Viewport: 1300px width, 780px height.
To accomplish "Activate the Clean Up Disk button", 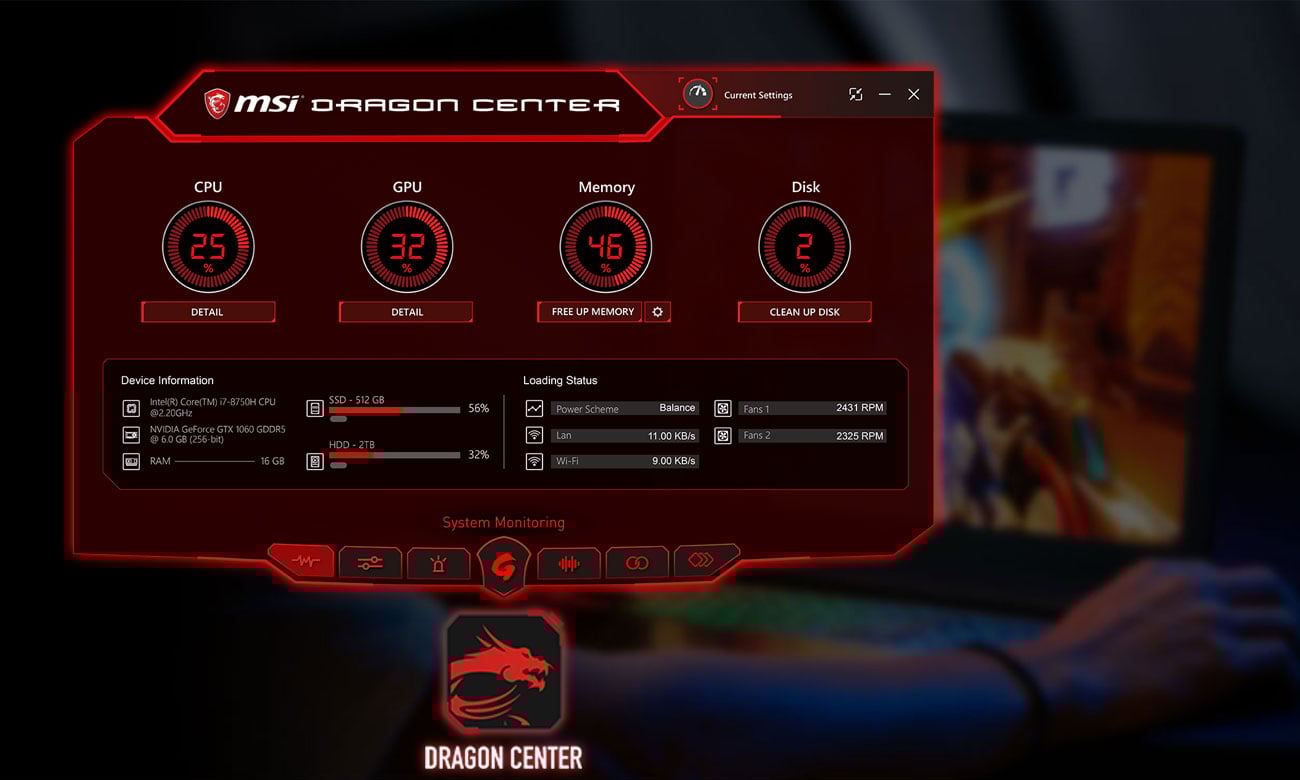I will (804, 312).
